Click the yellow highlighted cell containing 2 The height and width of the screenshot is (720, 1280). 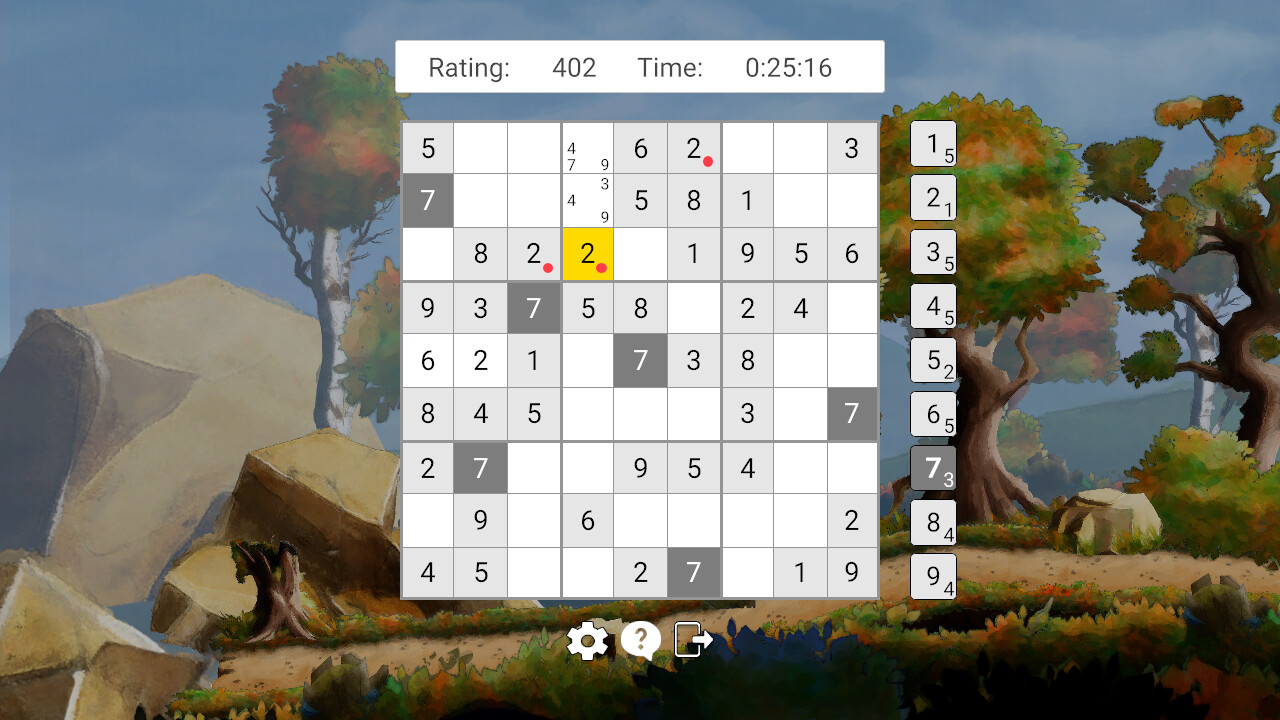coord(587,254)
